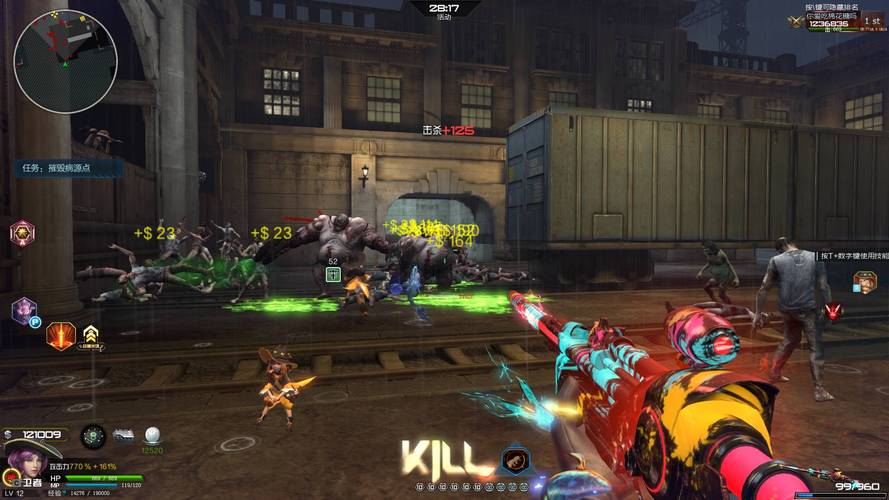Select the silver armored vehicle item icon
Image resolution: width=889 pixels, height=500 pixels.
click(124, 435)
